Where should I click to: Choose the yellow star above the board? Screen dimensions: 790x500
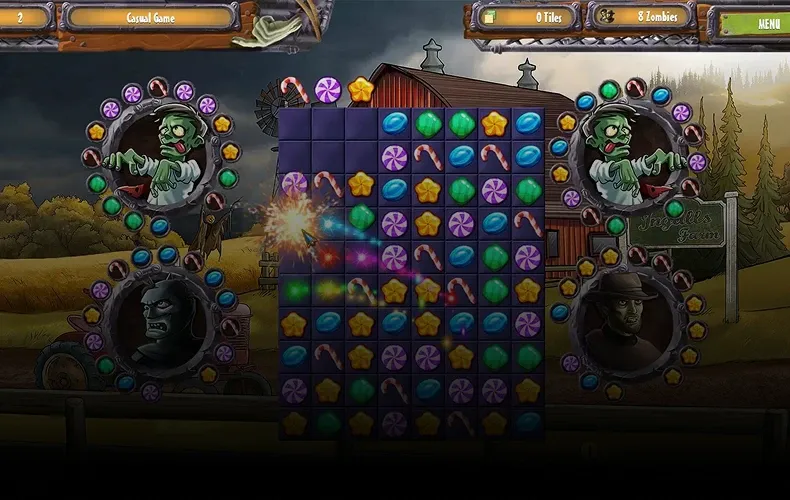pyautogui.click(x=360, y=91)
